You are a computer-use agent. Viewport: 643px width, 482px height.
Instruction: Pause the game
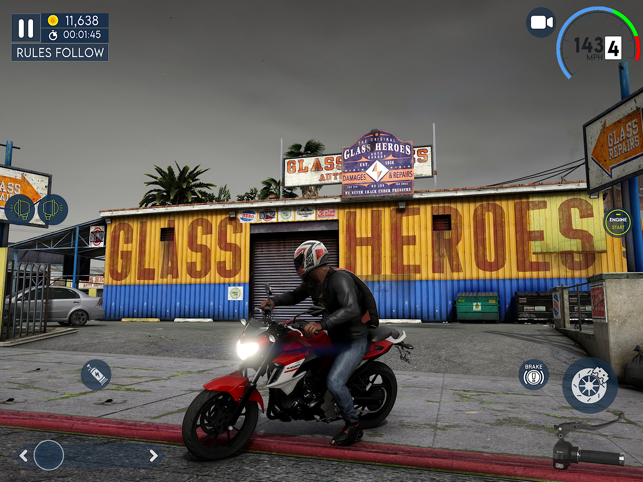point(26,28)
